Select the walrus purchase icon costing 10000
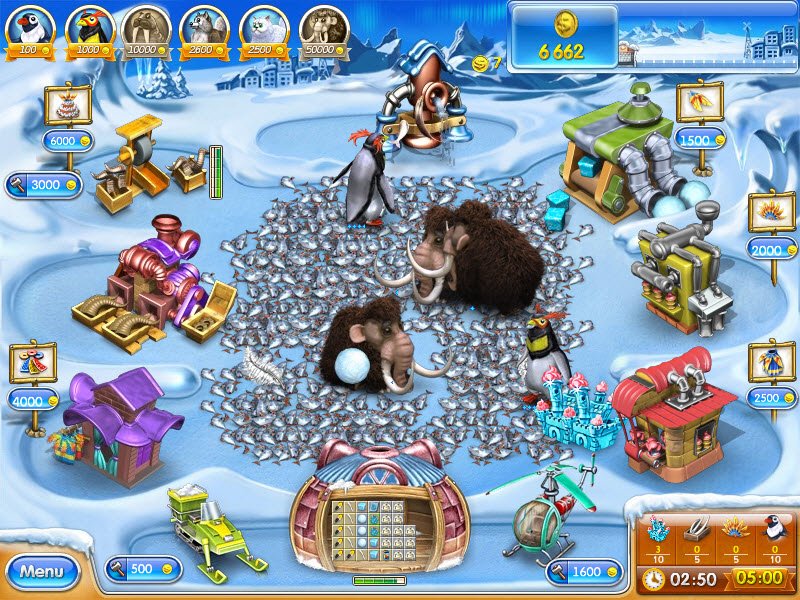Image resolution: width=800 pixels, height=600 pixels. point(146,30)
